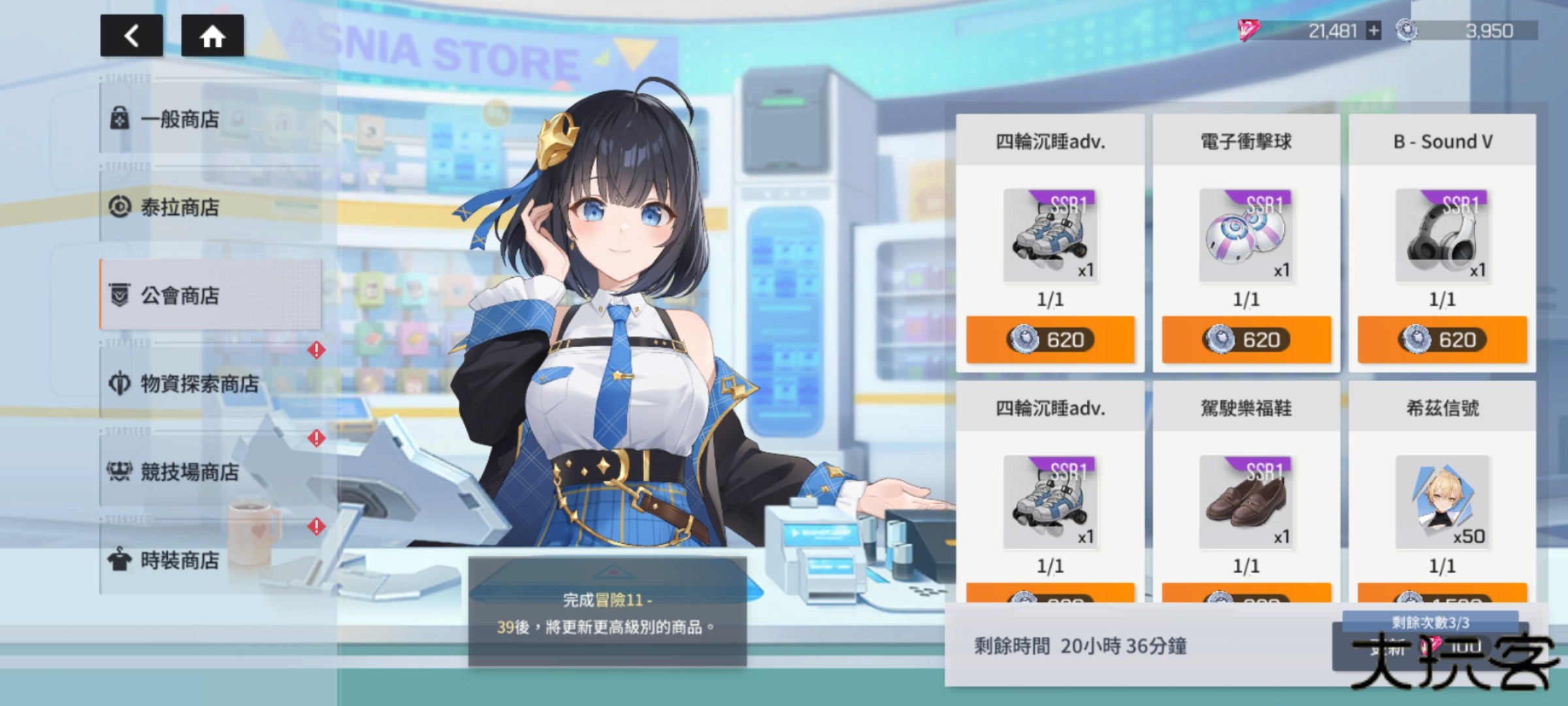Buy 四輪沉睡adv. for 620 coins
The image size is (1568, 706).
[x=1052, y=340]
